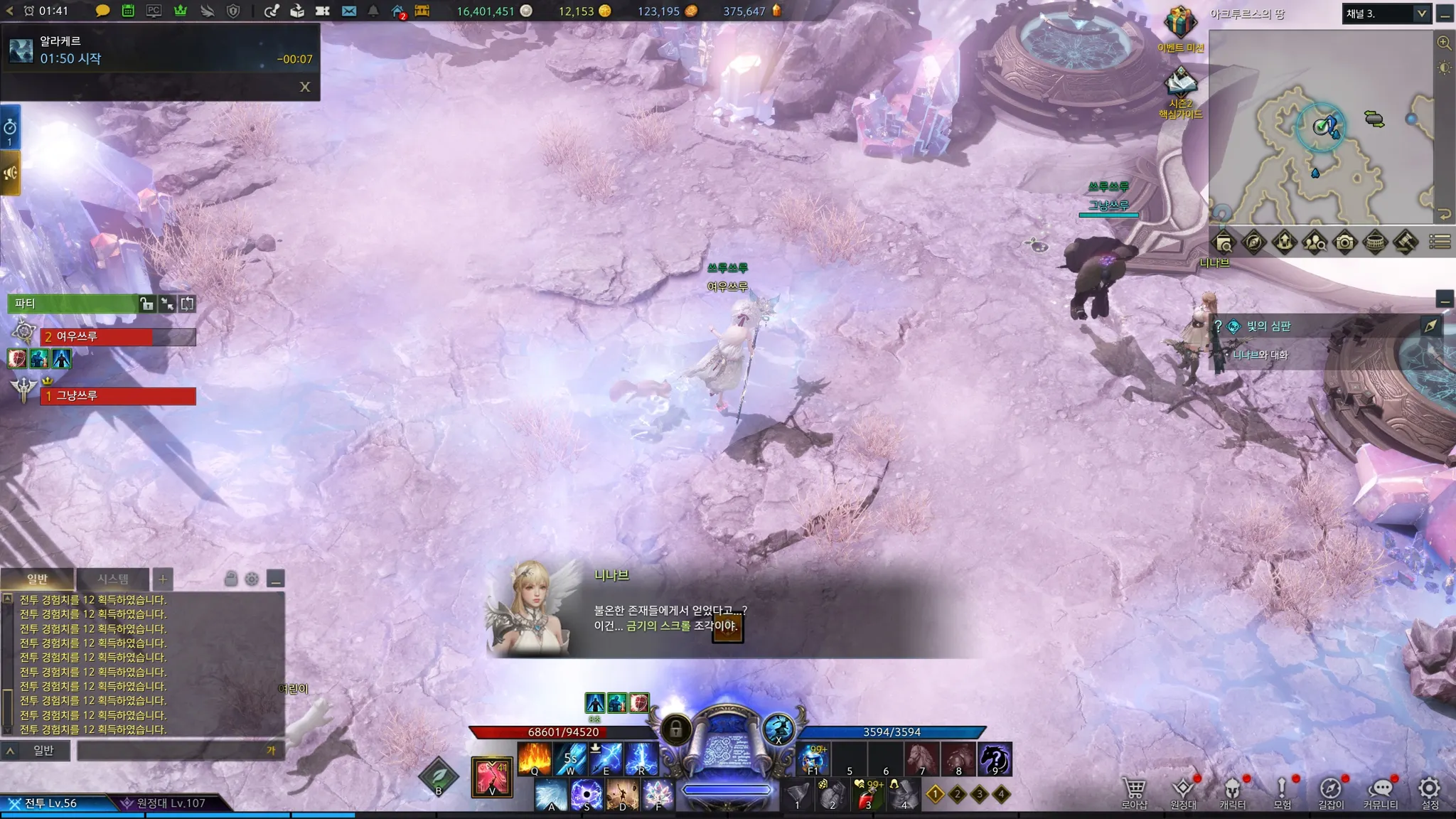Viewport: 1456px width, 819px height.
Task: Track the 빛의 심판 quest entry
Action: pyautogui.click(x=1269, y=326)
